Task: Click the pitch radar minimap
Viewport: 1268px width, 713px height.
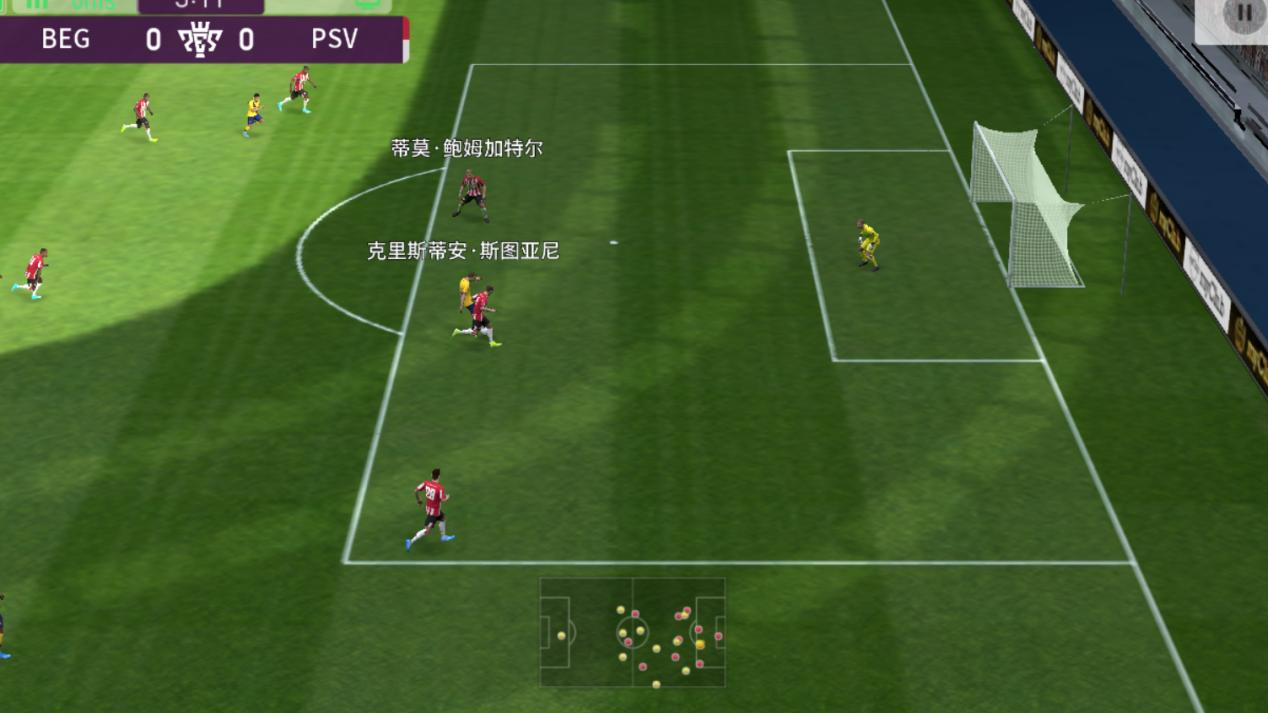Action: tap(632, 632)
